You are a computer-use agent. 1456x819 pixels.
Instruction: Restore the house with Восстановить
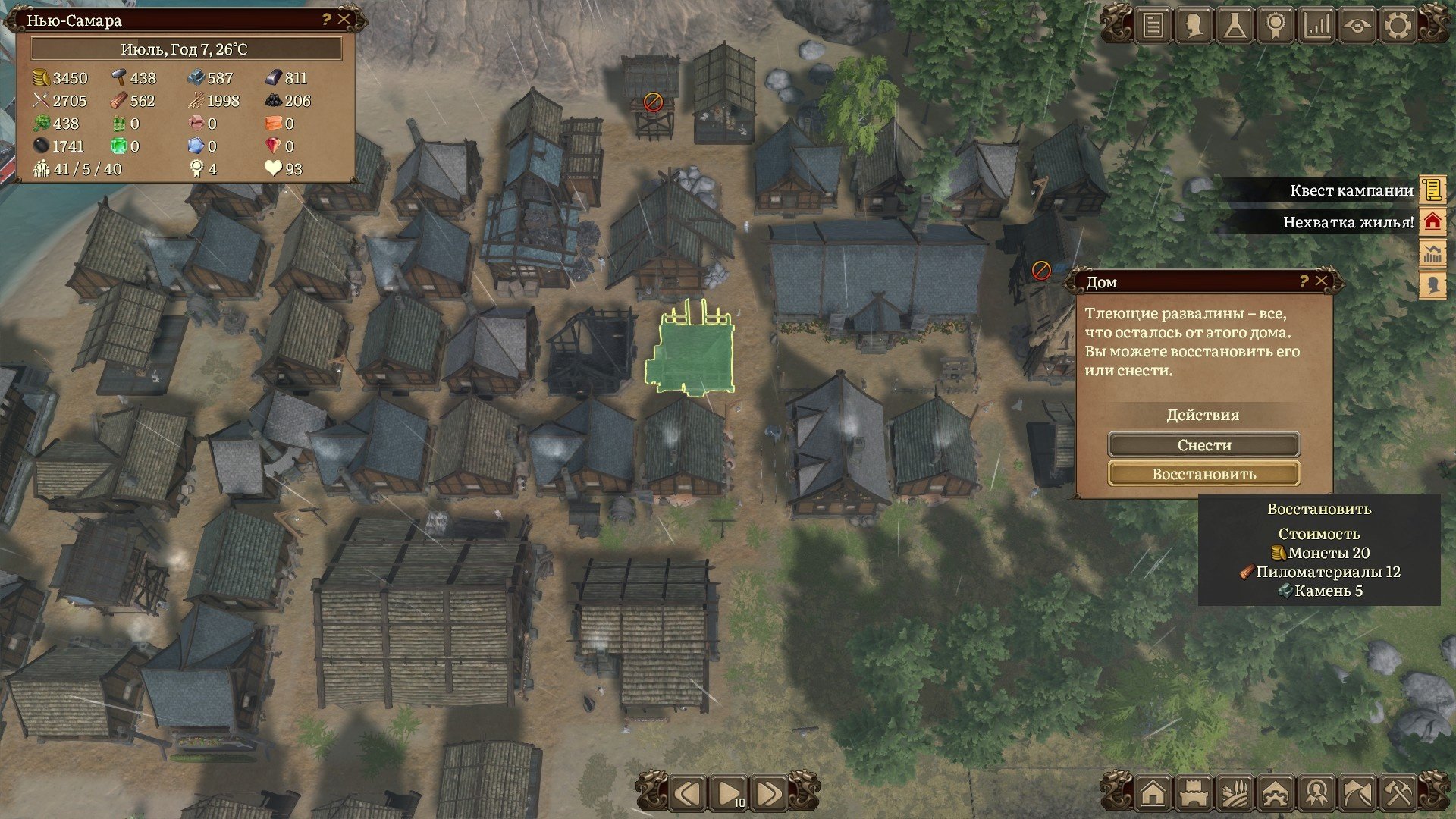point(1204,474)
